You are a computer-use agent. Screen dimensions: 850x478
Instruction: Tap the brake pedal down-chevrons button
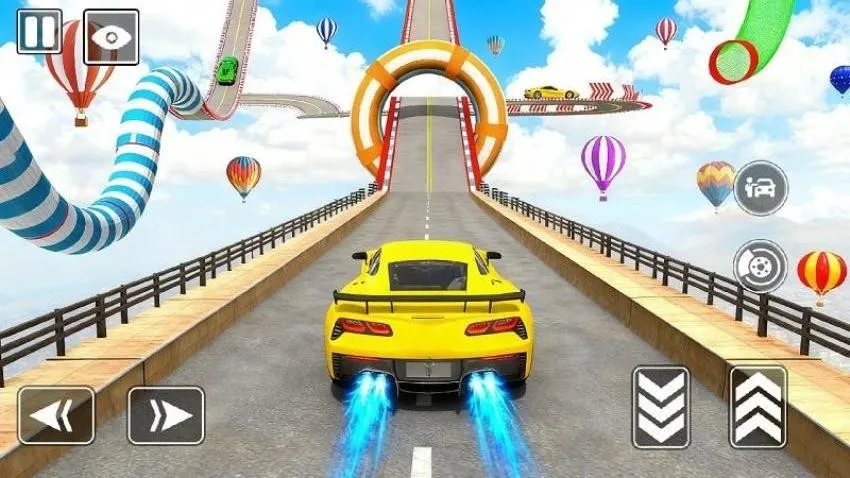660,407
